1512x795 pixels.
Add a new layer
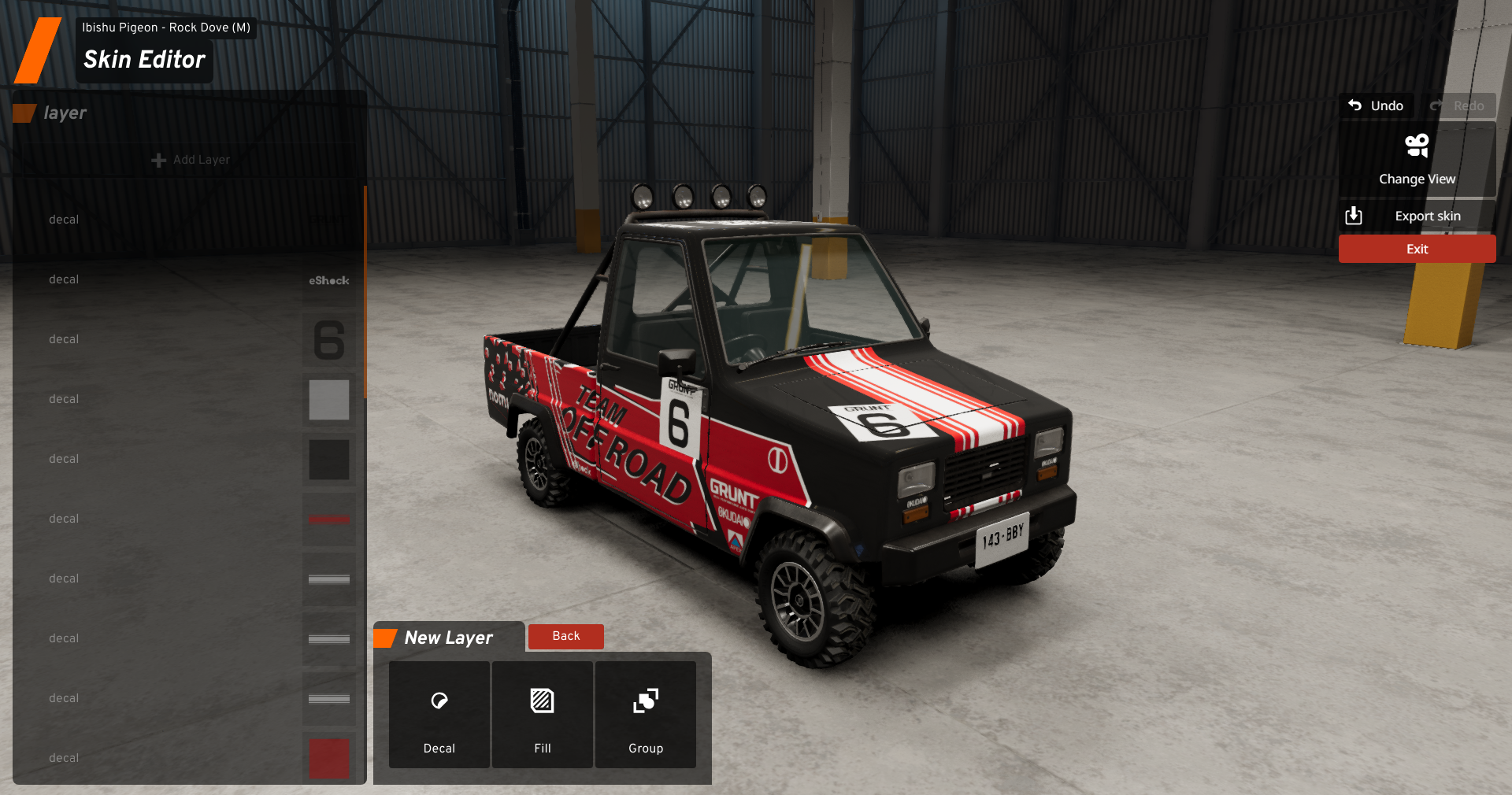pos(191,160)
